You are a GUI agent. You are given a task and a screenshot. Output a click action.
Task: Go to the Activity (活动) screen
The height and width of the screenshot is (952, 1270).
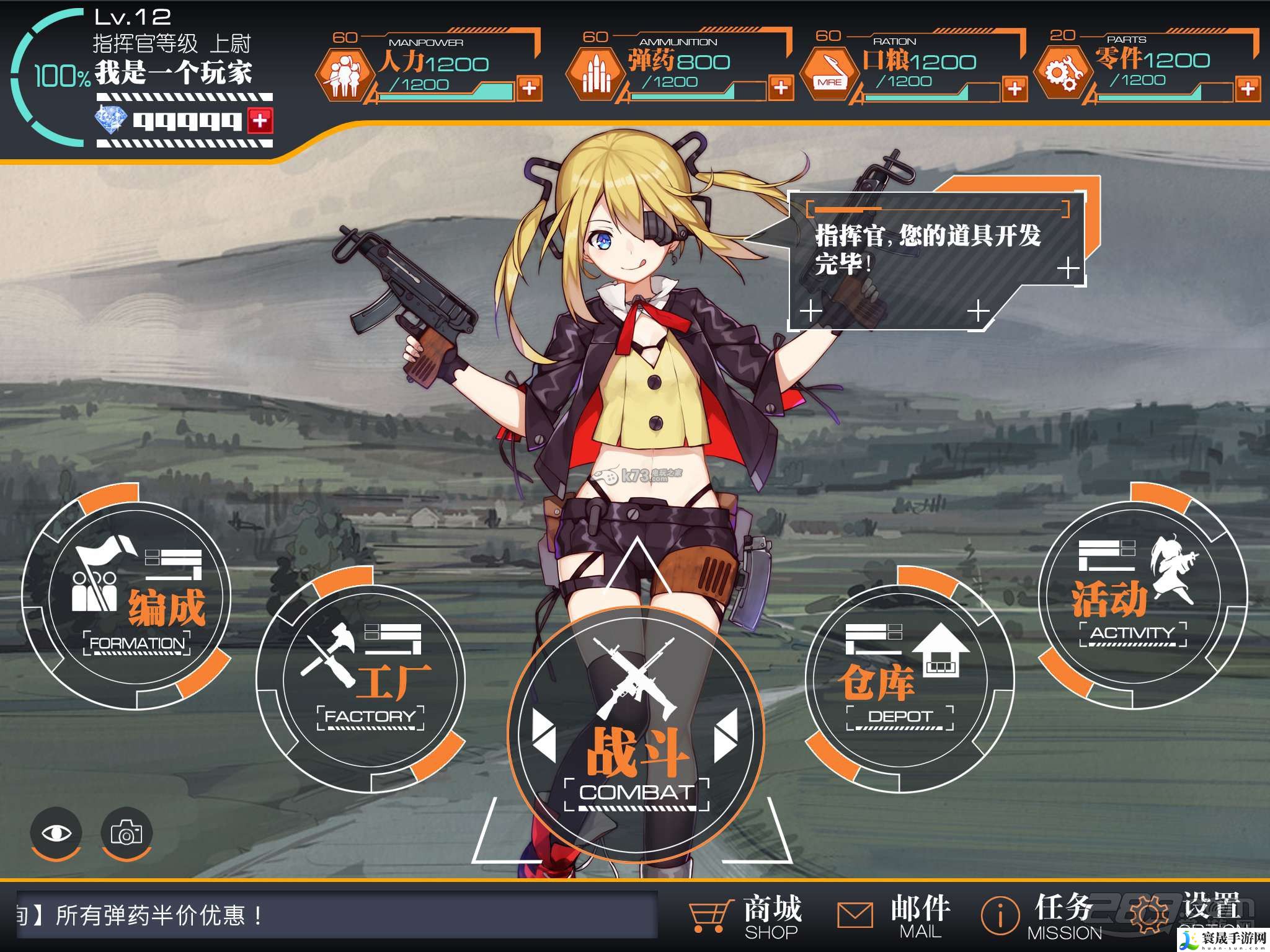(1142, 596)
